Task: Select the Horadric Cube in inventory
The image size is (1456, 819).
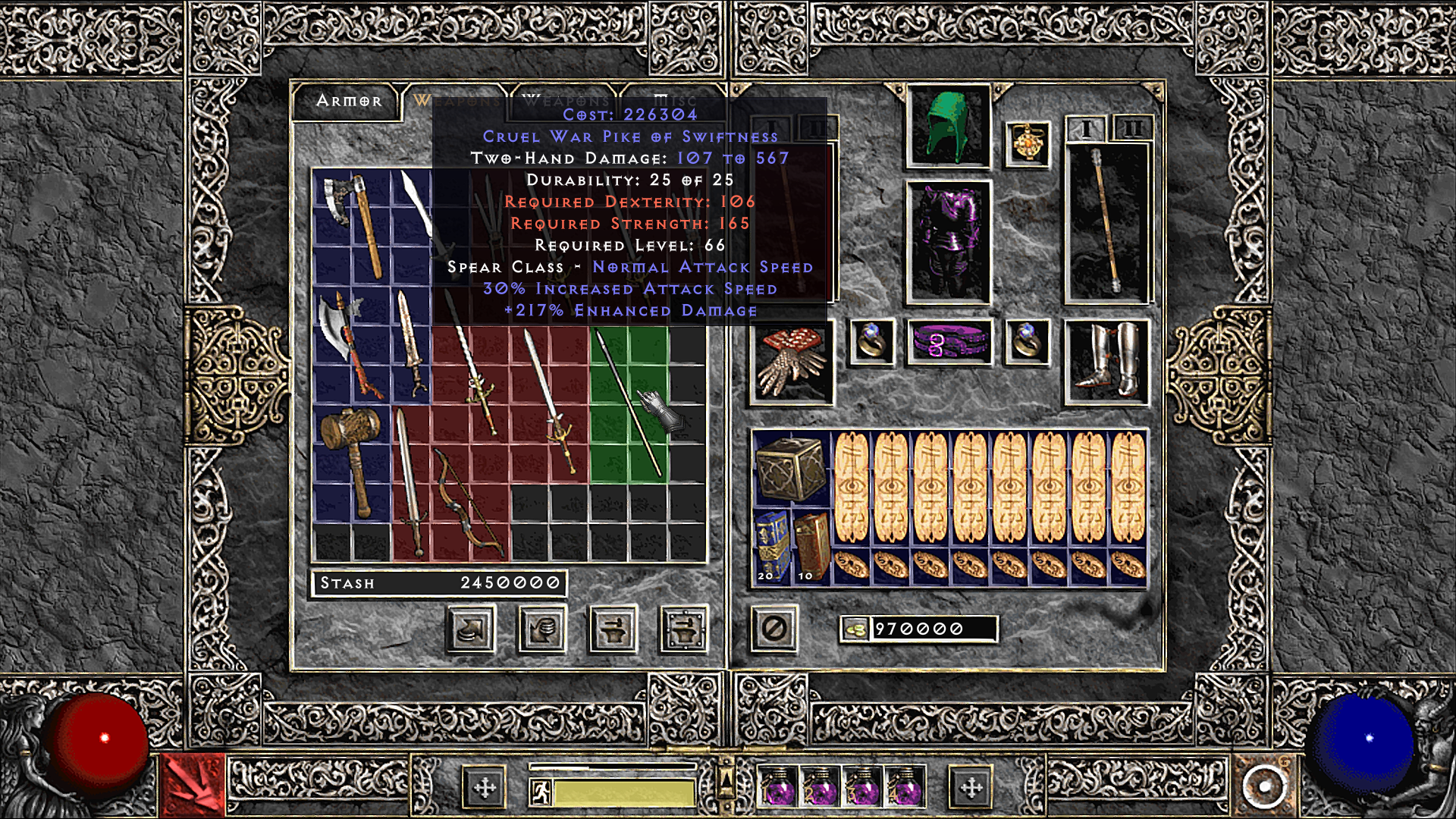Action: [x=790, y=469]
